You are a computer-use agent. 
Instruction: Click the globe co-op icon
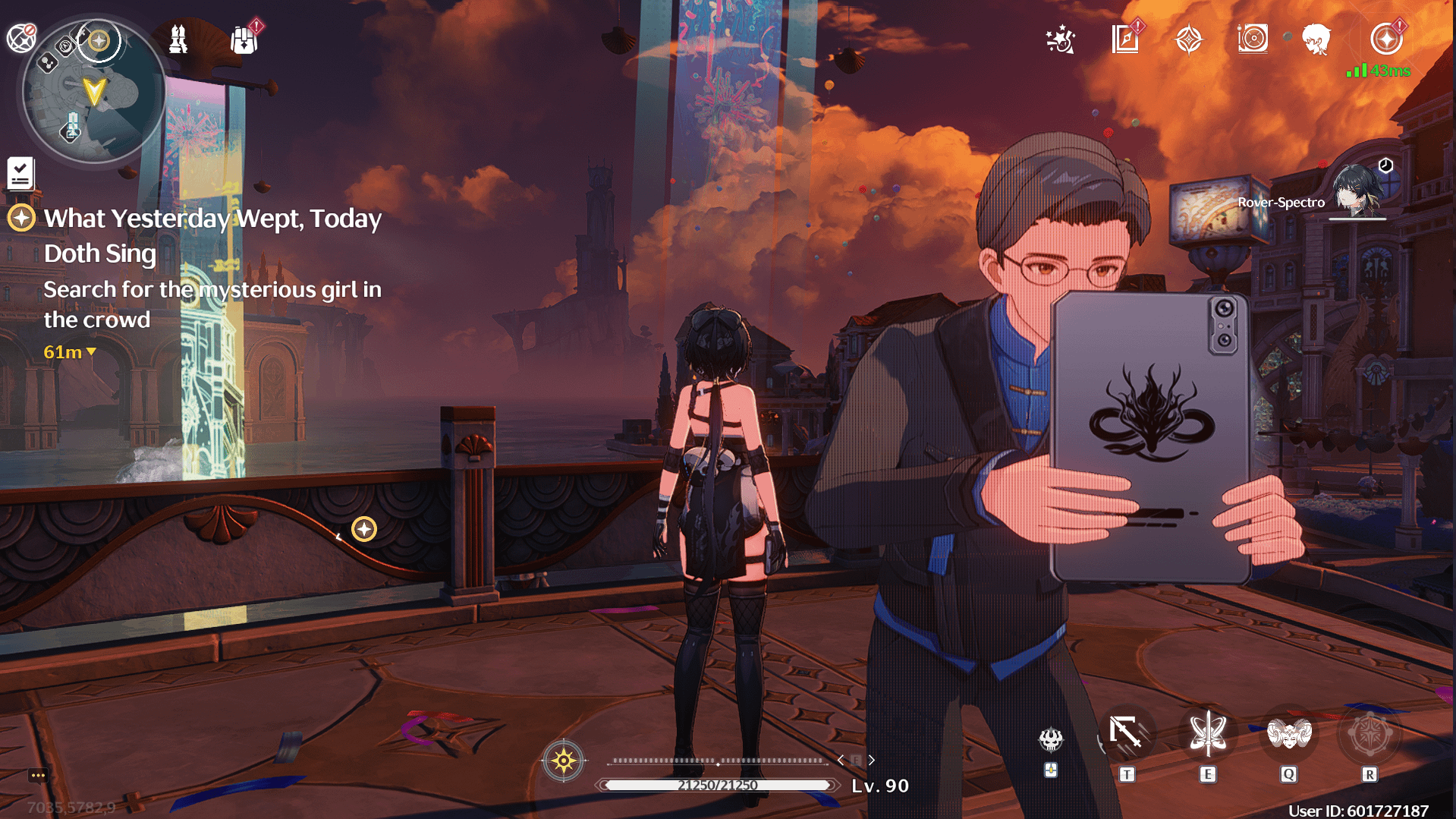[x=21, y=38]
